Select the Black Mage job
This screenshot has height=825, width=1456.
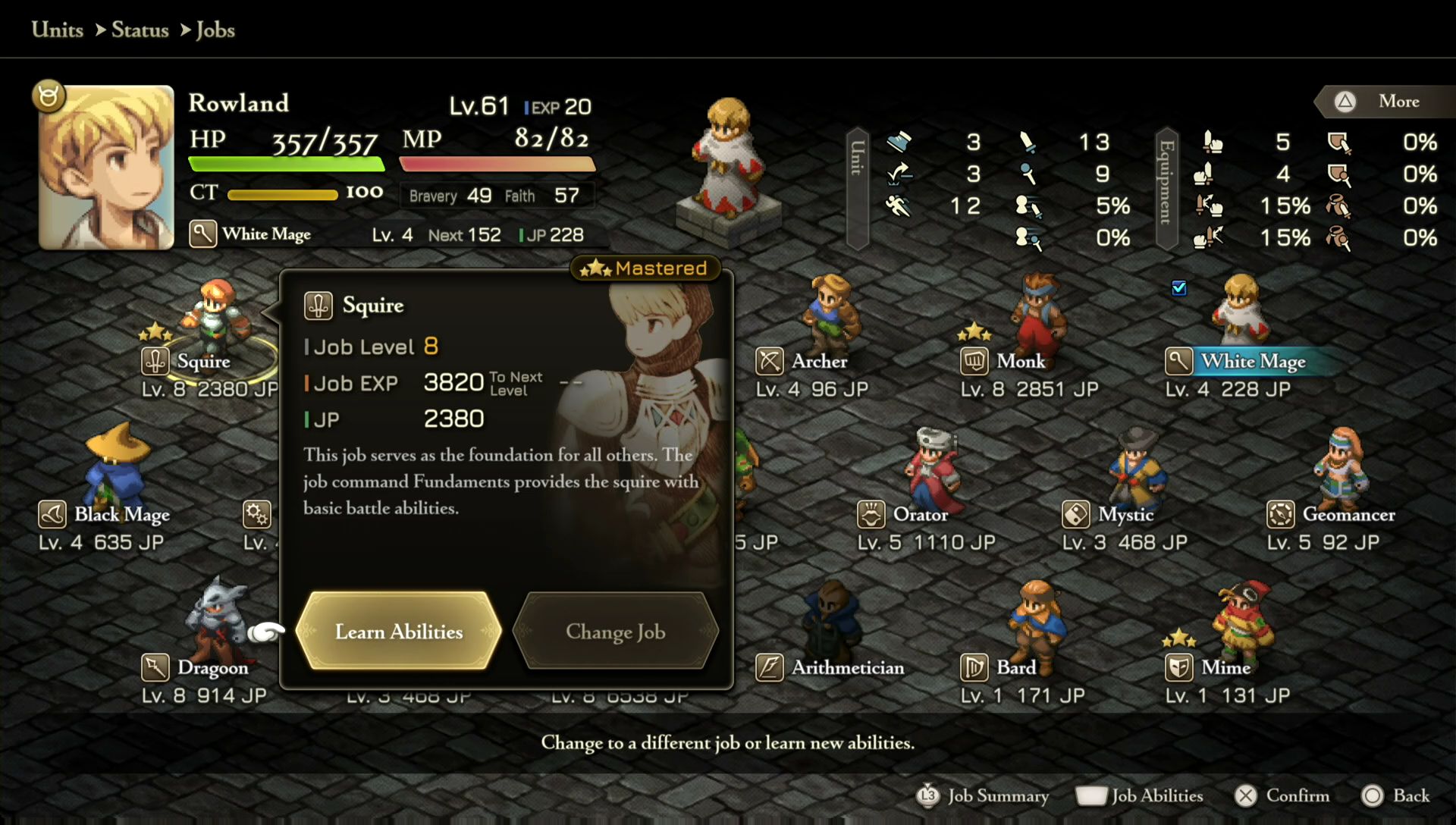click(x=121, y=514)
